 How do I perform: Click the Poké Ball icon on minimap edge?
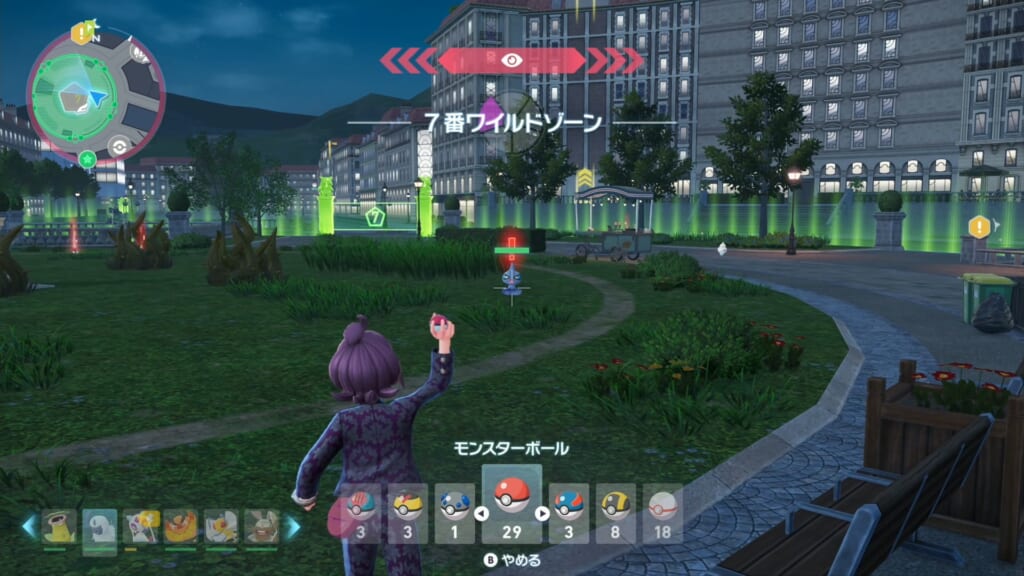click(118, 145)
